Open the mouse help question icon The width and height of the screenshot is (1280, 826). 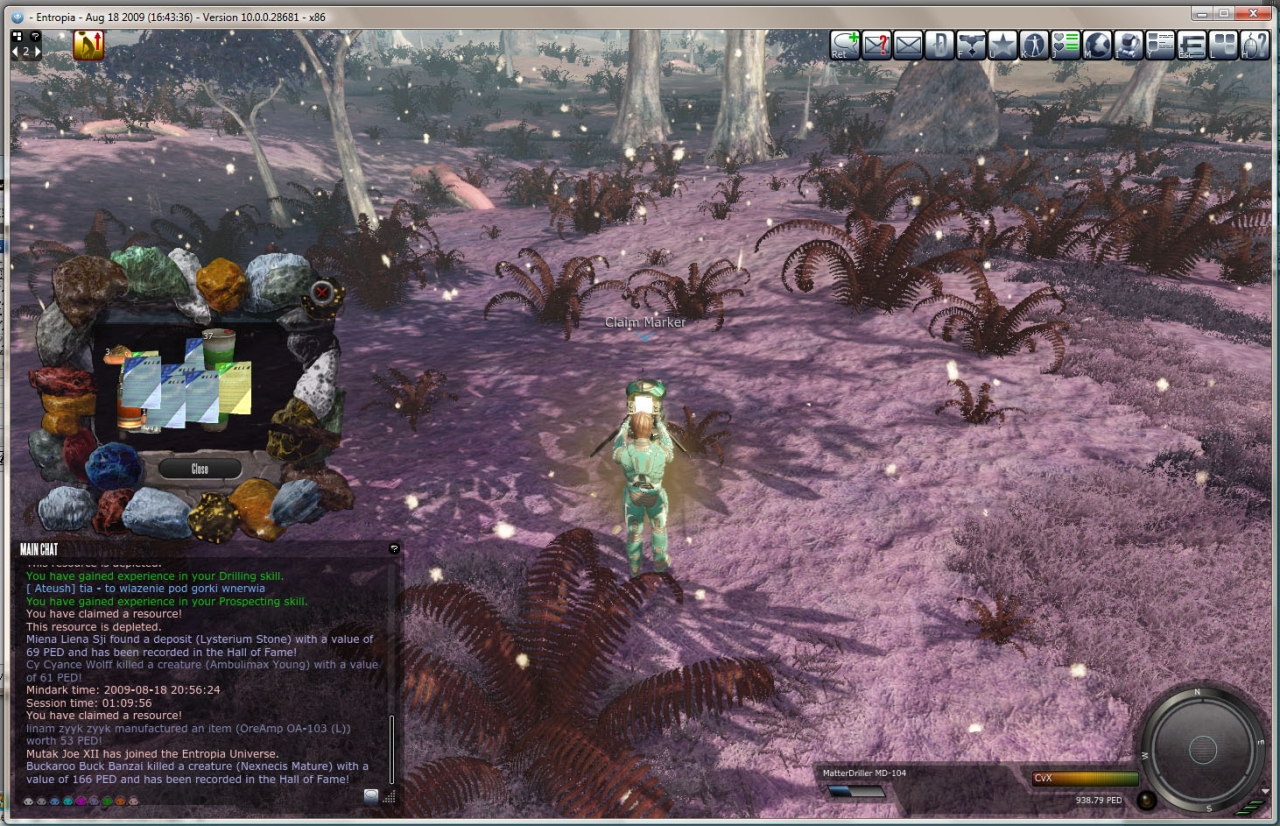tap(1254, 45)
